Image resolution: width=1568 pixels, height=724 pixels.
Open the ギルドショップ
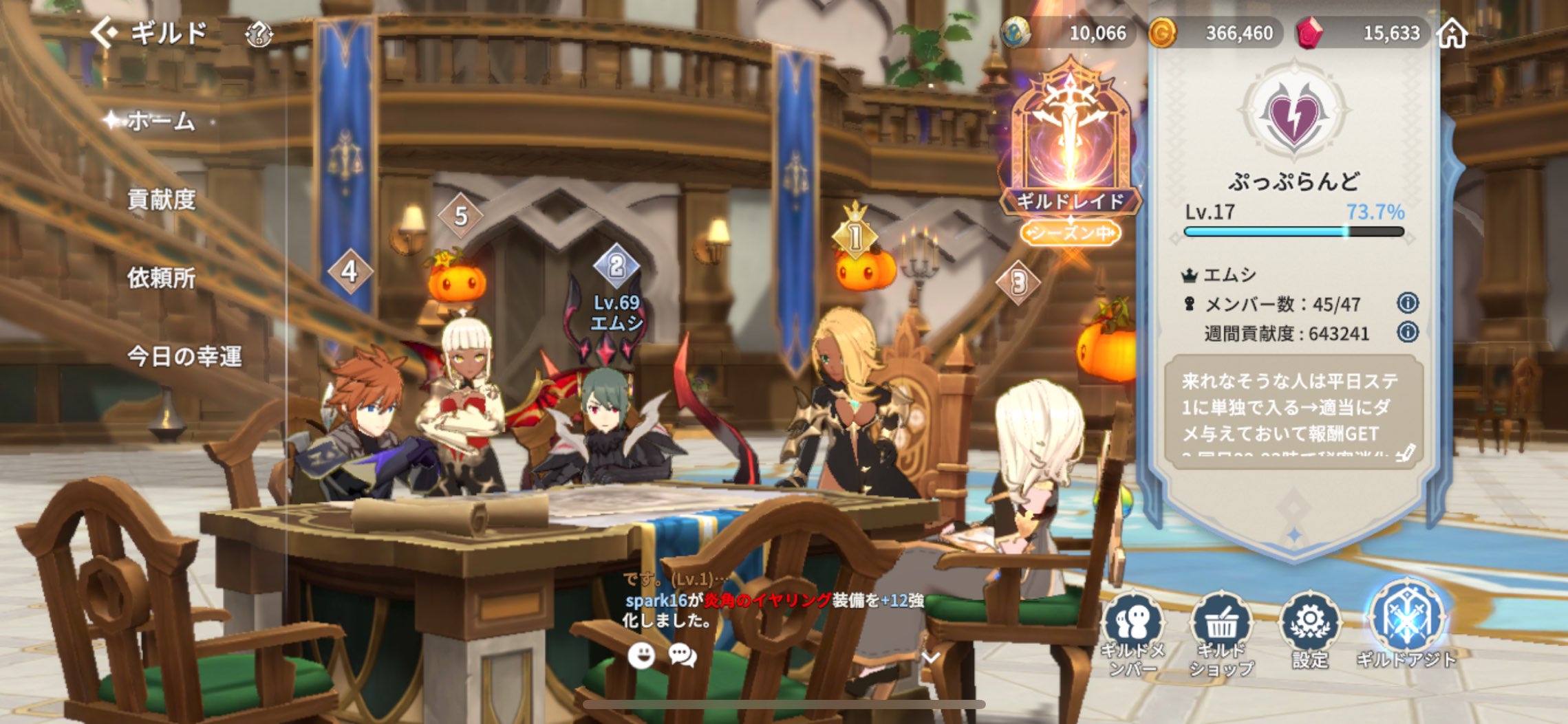(x=1221, y=633)
